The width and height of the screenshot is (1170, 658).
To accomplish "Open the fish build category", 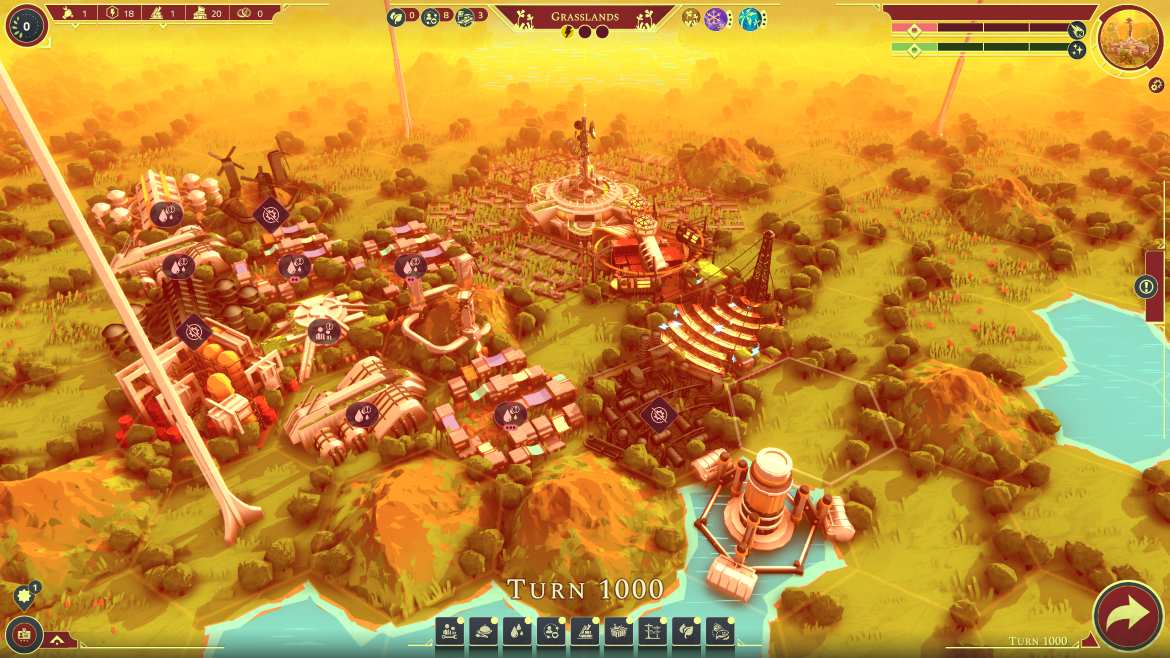I will click(x=720, y=631).
